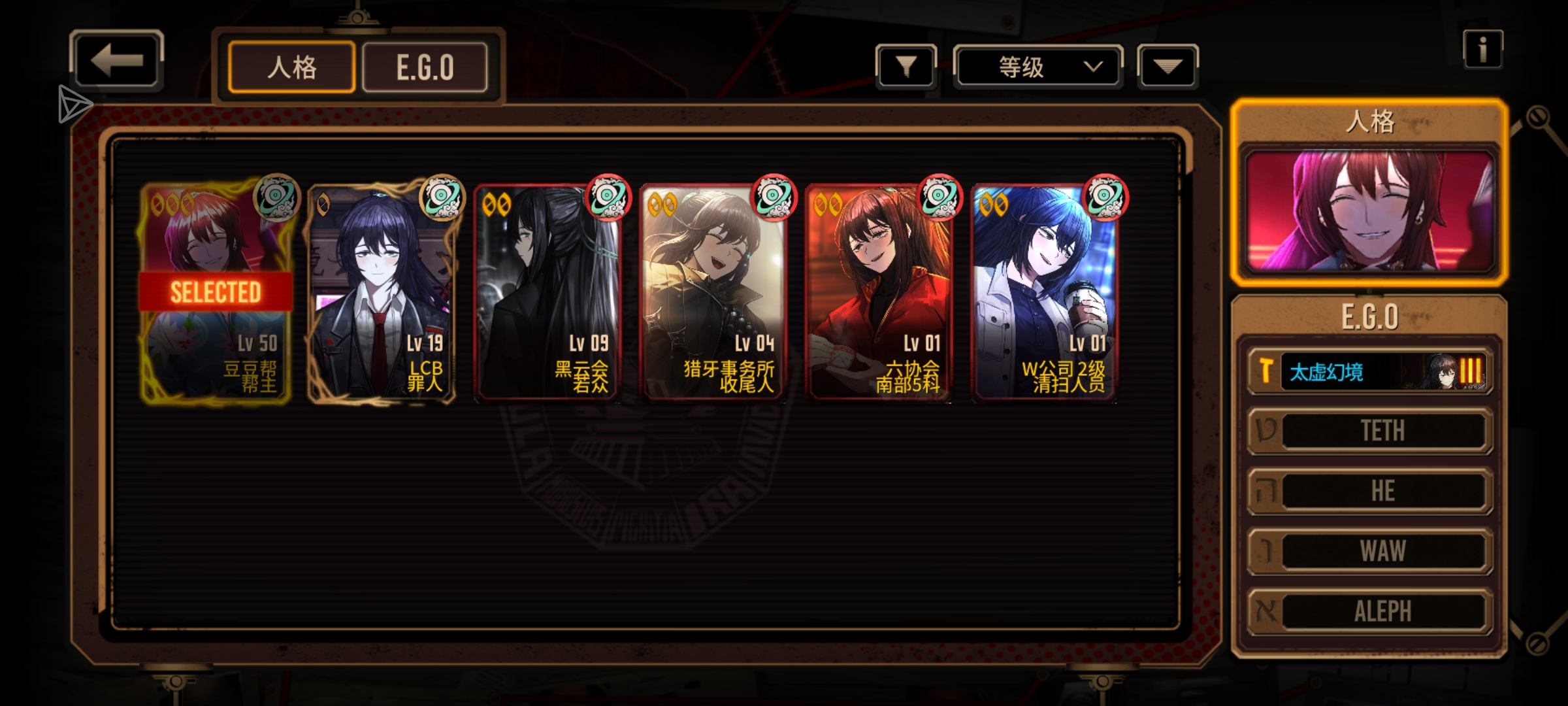
Task: Open the 等级 sort dropdown
Action: point(1037,67)
